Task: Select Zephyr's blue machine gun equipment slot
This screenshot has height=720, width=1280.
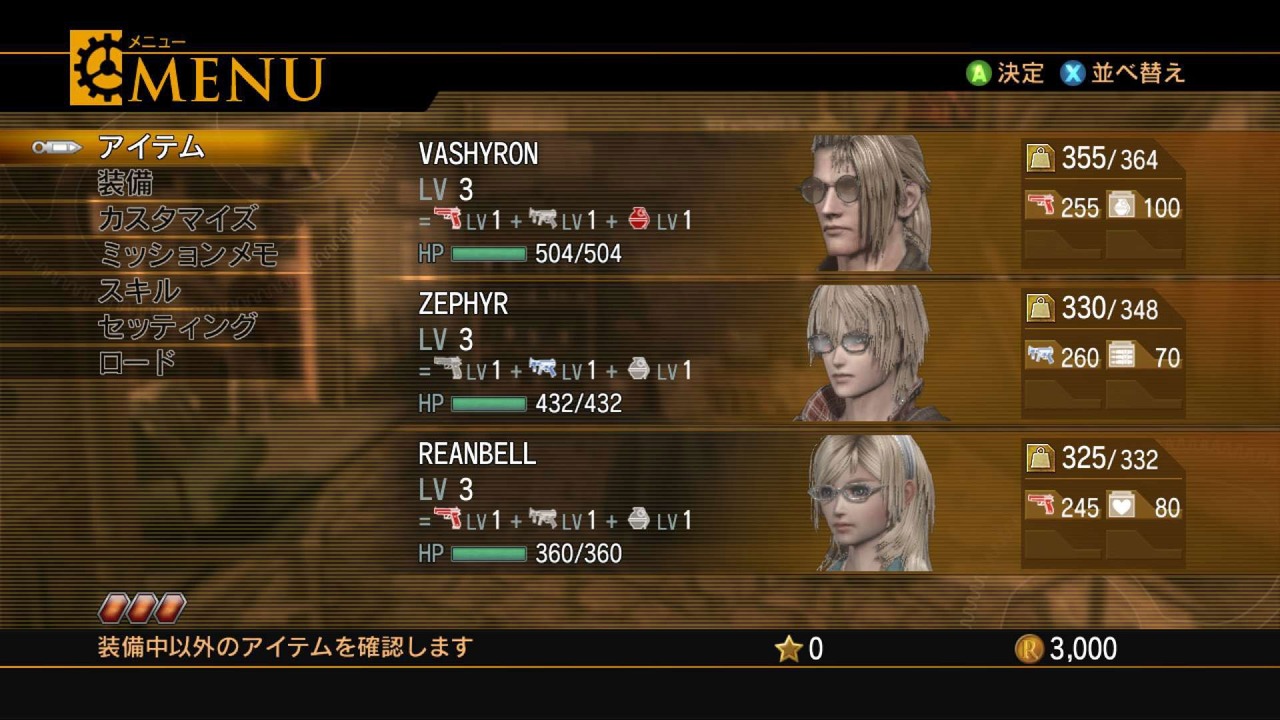Action: pyautogui.click(x=1063, y=357)
